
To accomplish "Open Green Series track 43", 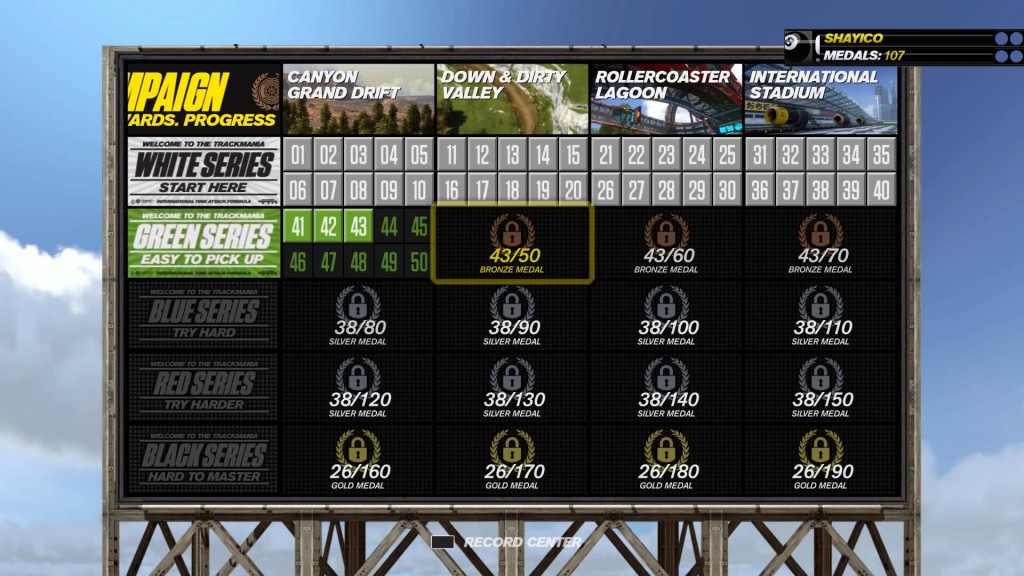I will coord(358,226).
